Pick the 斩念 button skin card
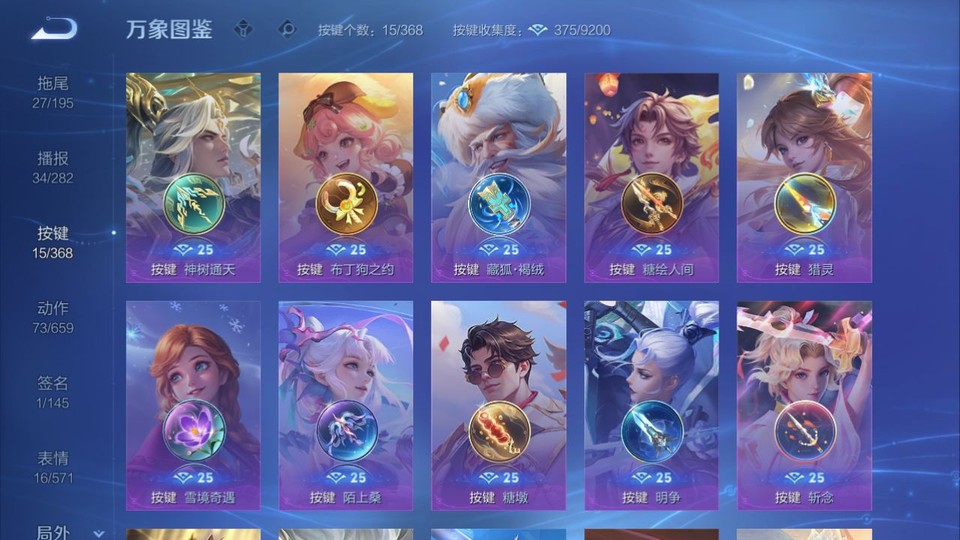The height and width of the screenshot is (540, 960). 804,405
